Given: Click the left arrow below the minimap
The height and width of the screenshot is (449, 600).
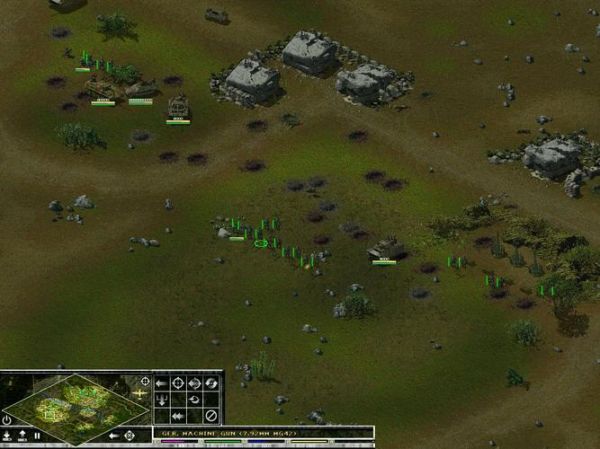Looking at the screenshot, I should click(114, 436).
